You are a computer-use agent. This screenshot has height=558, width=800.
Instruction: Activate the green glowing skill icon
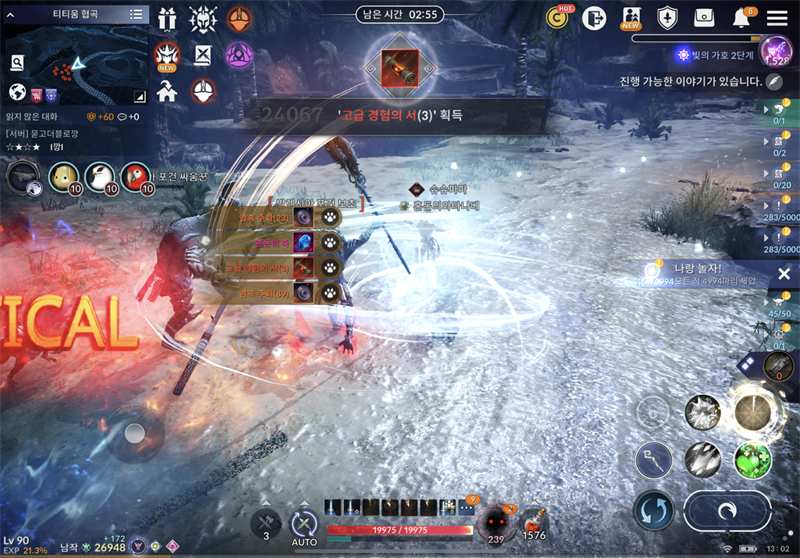pyautogui.click(x=752, y=459)
